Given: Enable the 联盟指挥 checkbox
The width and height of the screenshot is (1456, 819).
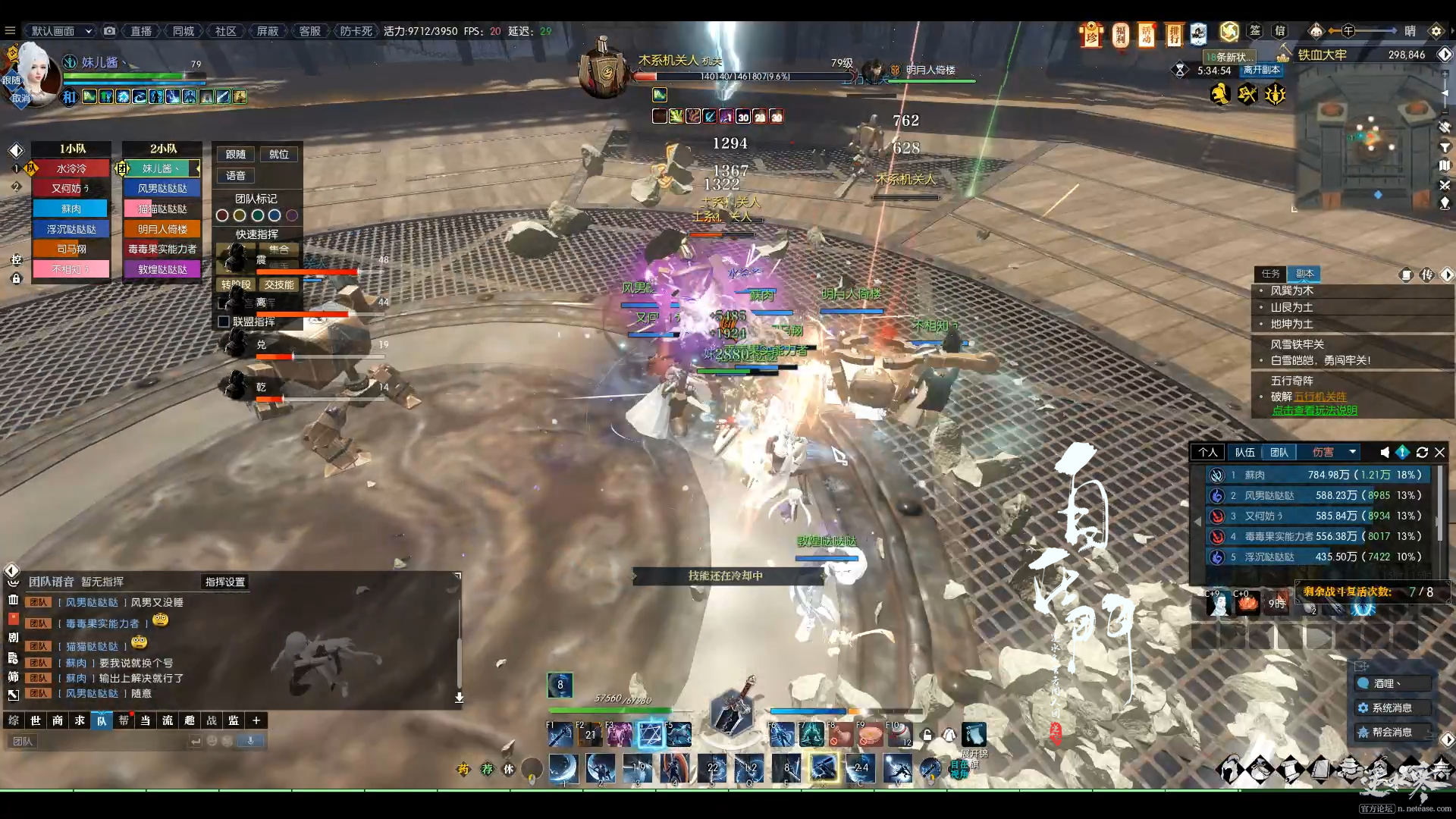Looking at the screenshot, I should coord(224,322).
